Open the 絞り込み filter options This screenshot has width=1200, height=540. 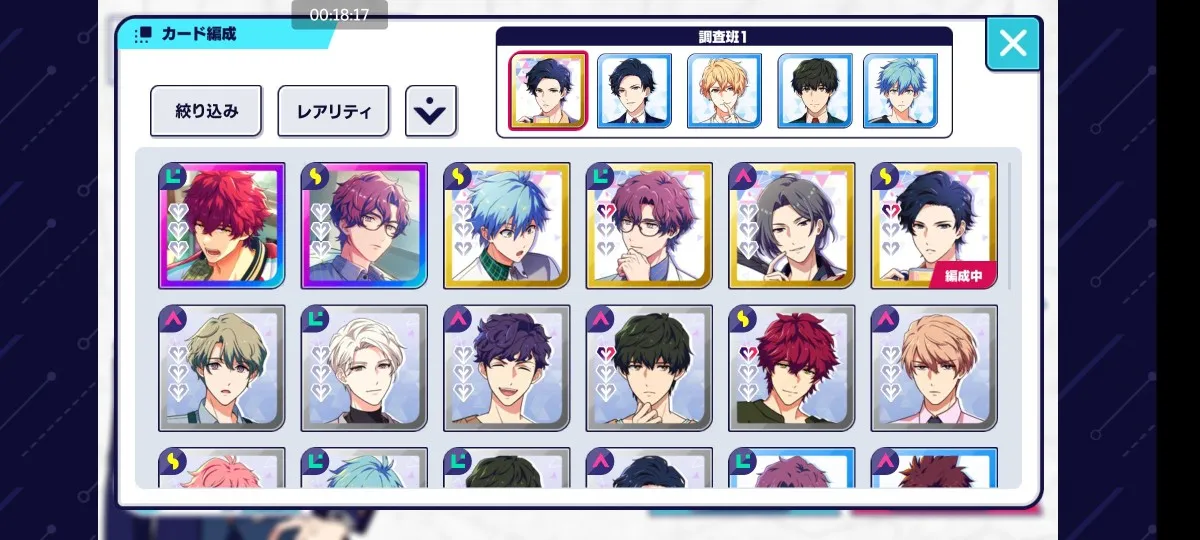point(206,111)
